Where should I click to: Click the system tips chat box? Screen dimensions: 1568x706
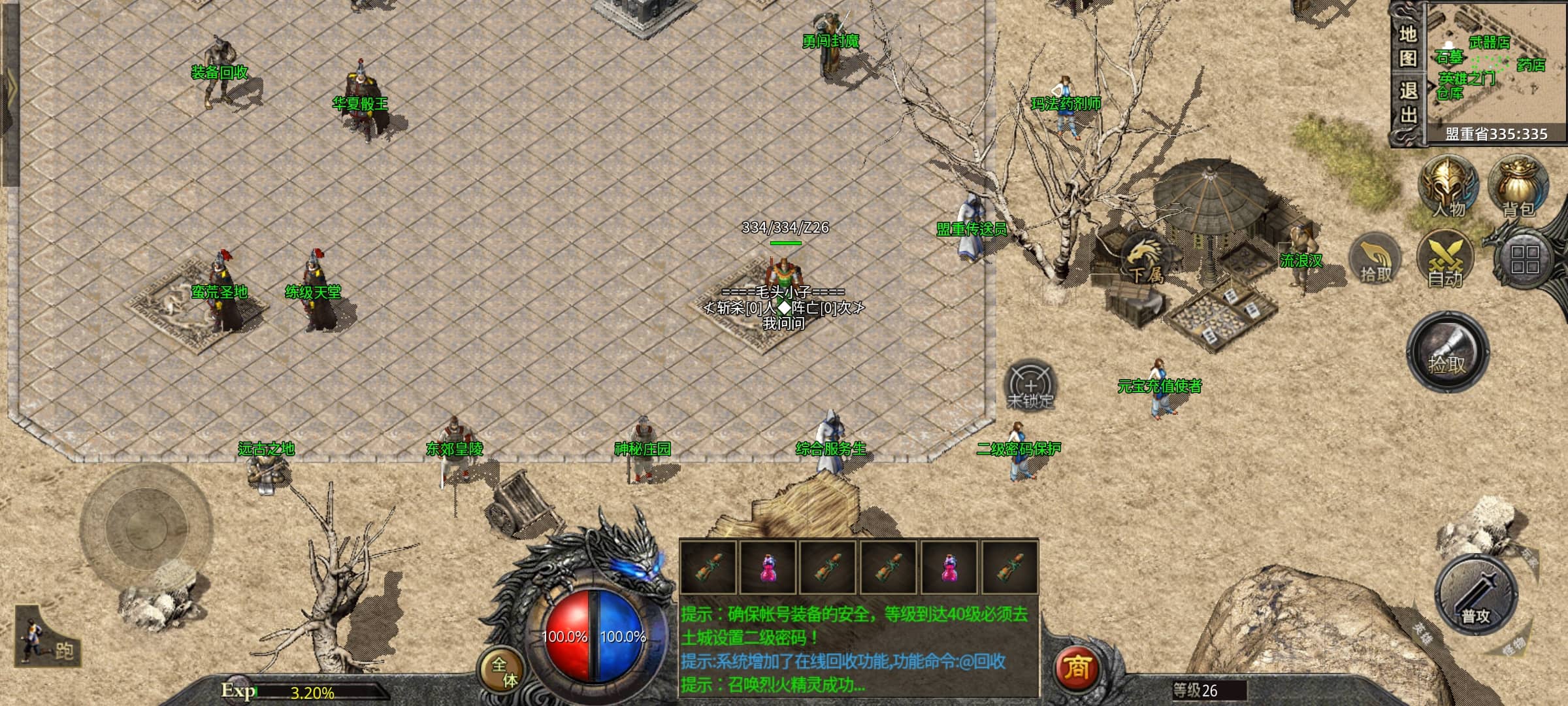[x=858, y=648]
